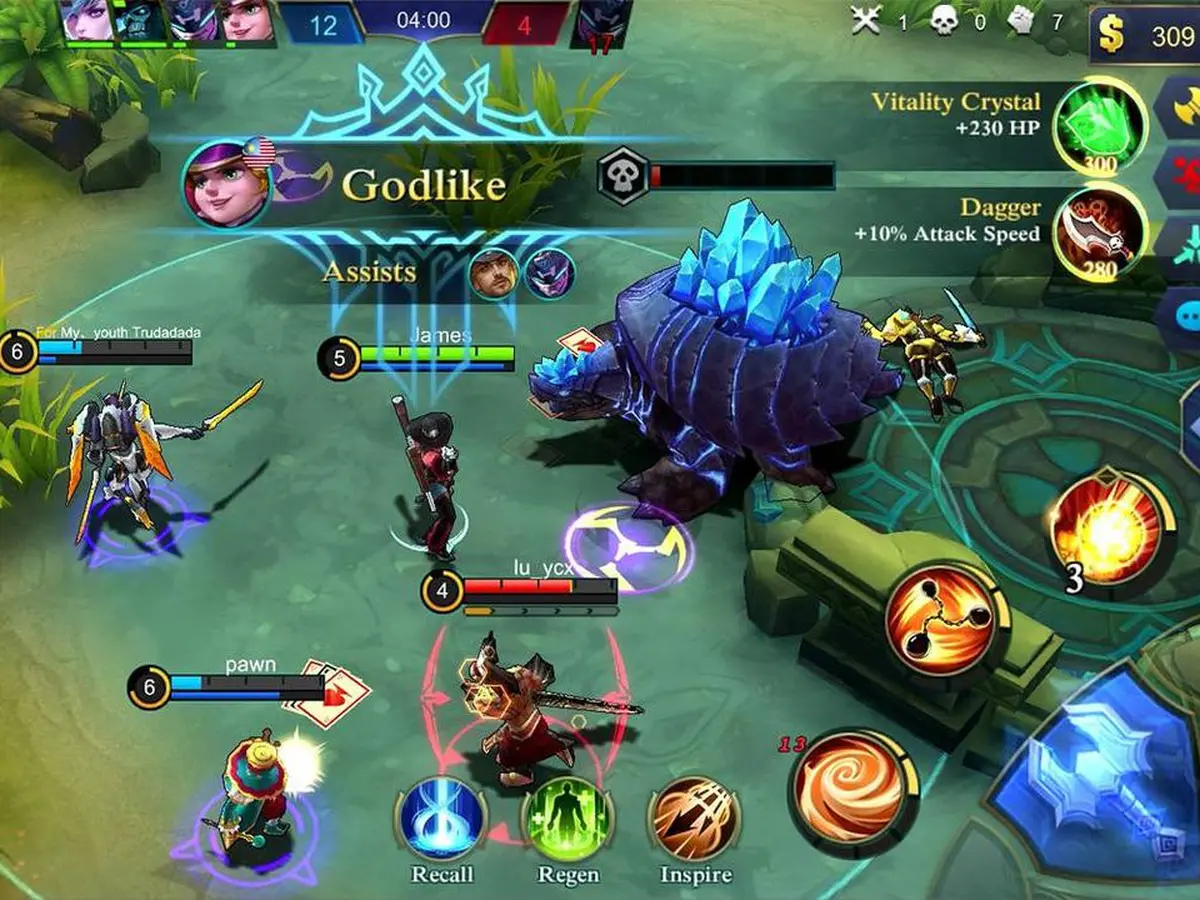Purchase the Dagger item
Screen dimensions: 1200x900
click(x=1101, y=232)
